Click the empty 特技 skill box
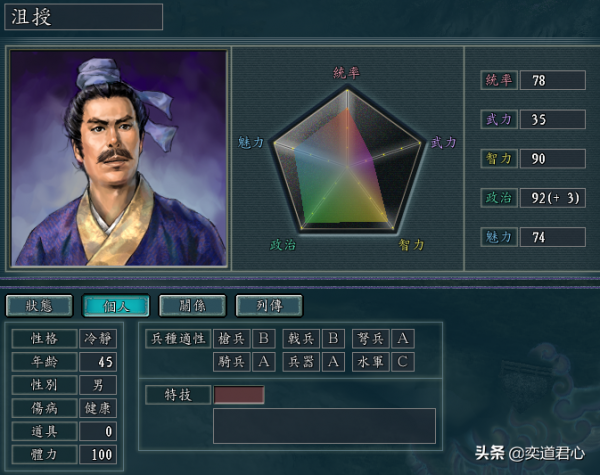 pos(239,394)
